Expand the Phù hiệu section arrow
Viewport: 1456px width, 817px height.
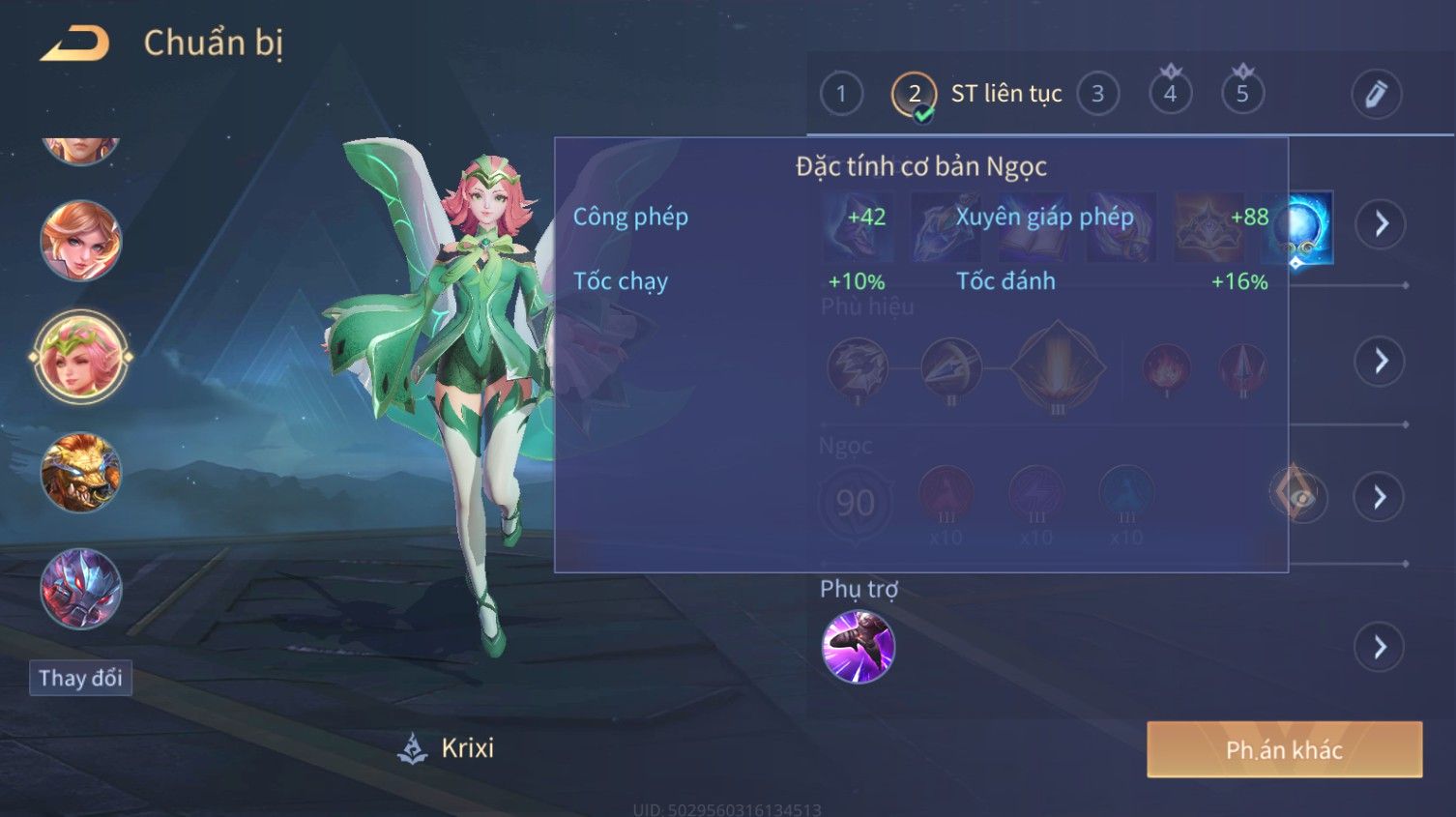1380,362
